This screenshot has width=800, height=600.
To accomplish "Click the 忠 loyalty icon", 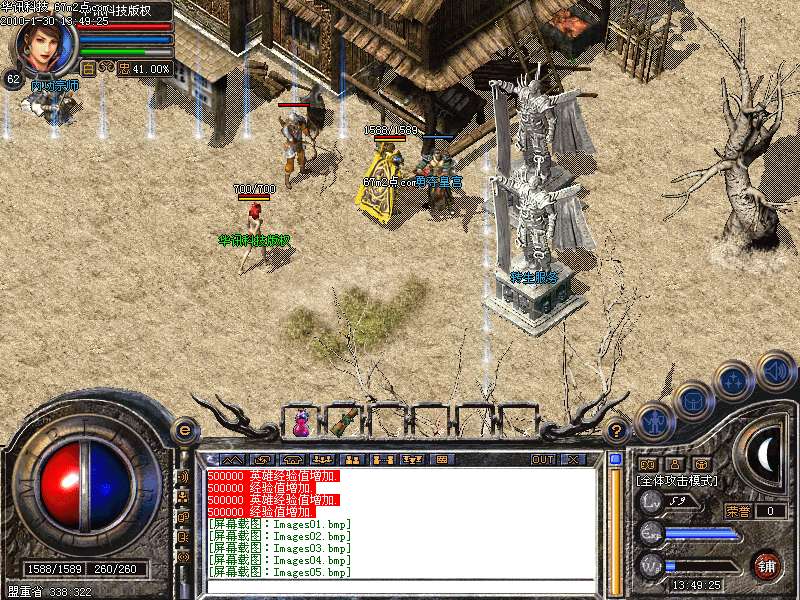I will pyautogui.click(x=125, y=69).
